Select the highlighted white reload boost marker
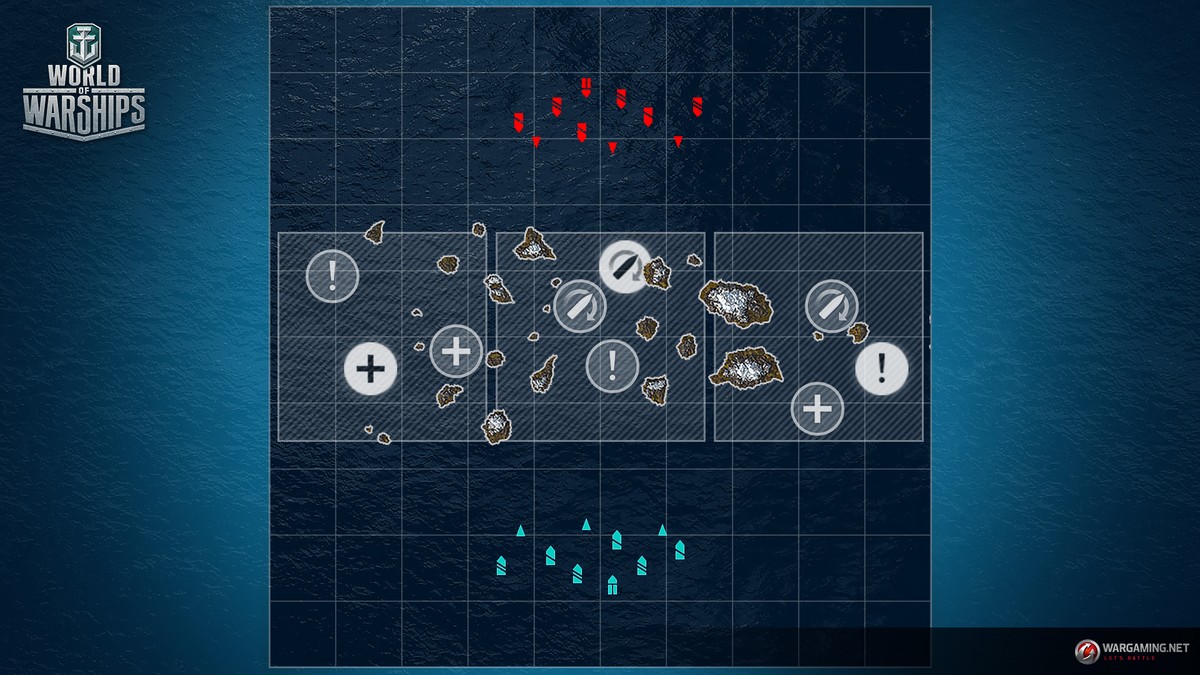The height and width of the screenshot is (675, 1200). 625,267
